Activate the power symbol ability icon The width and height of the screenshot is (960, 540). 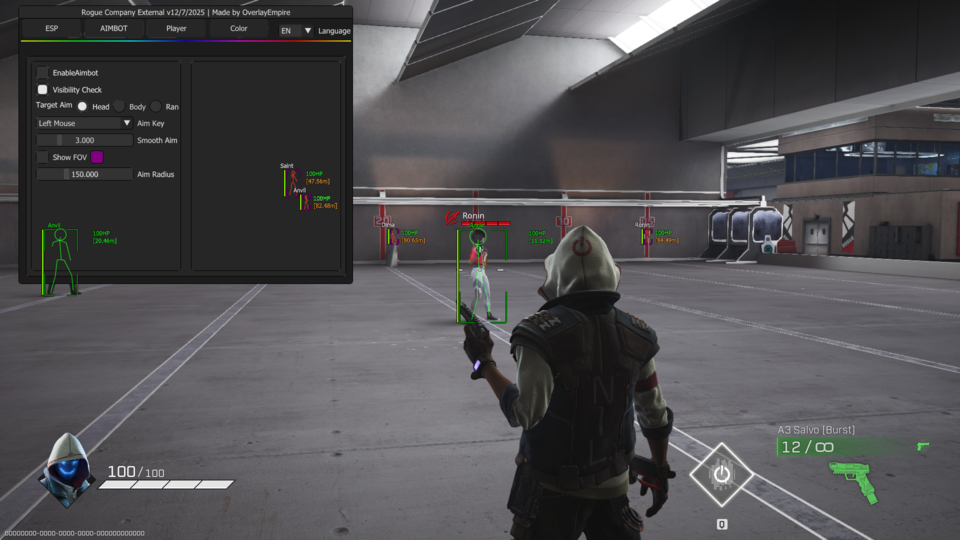pyautogui.click(x=720, y=474)
